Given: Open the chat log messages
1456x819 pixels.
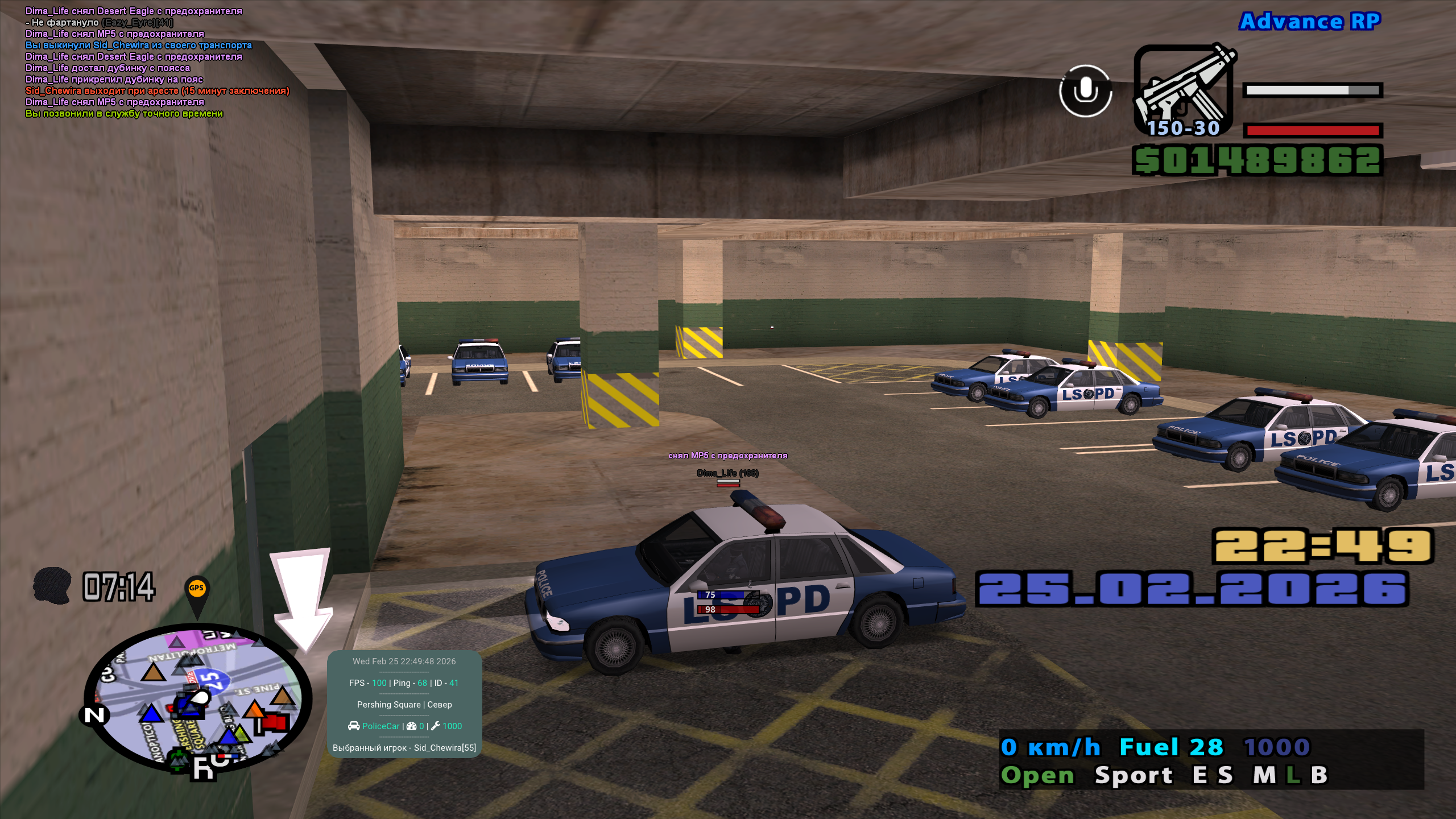Looking at the screenshot, I should point(157,63).
